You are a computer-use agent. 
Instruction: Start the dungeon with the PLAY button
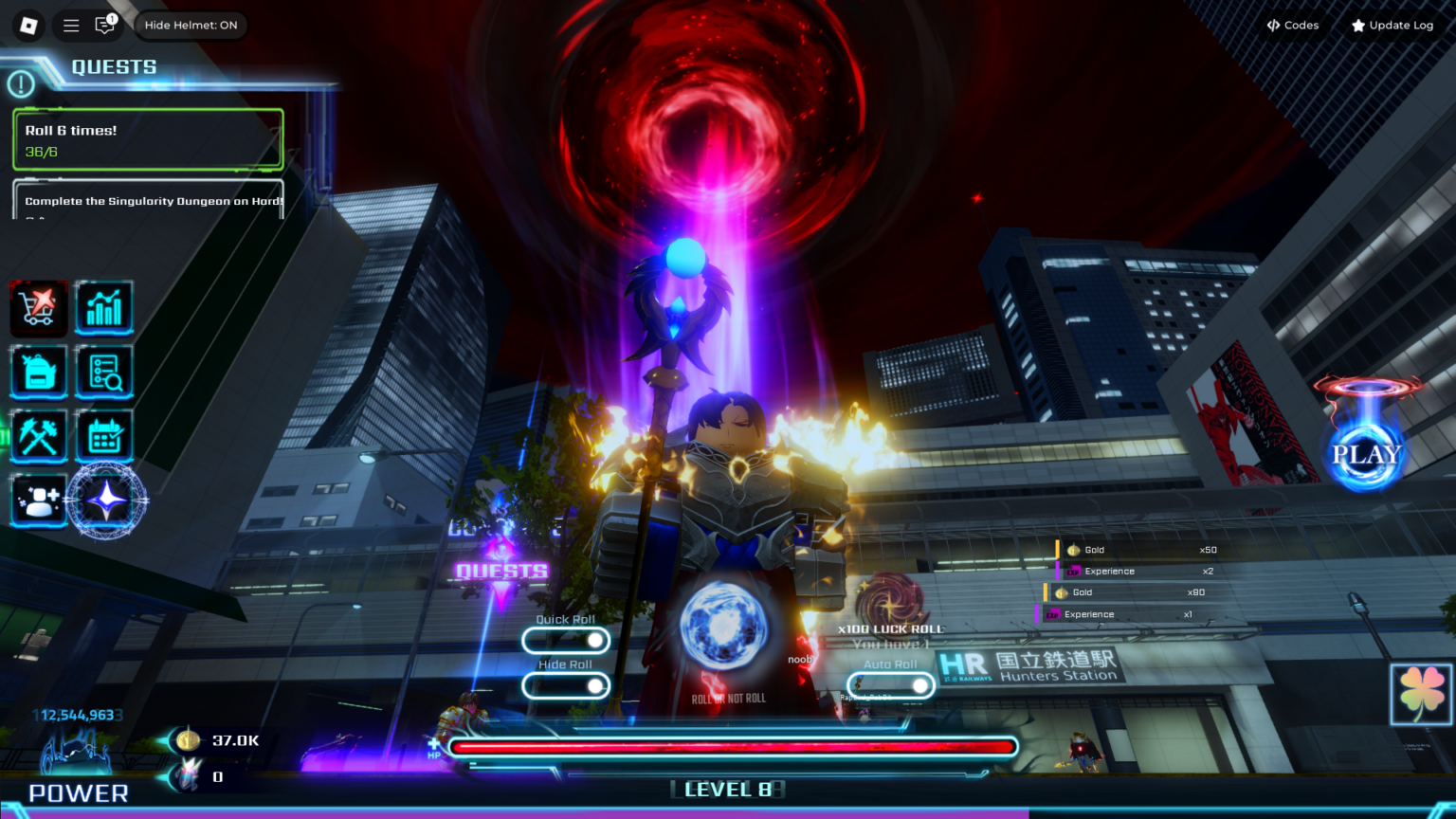pyautogui.click(x=1366, y=453)
